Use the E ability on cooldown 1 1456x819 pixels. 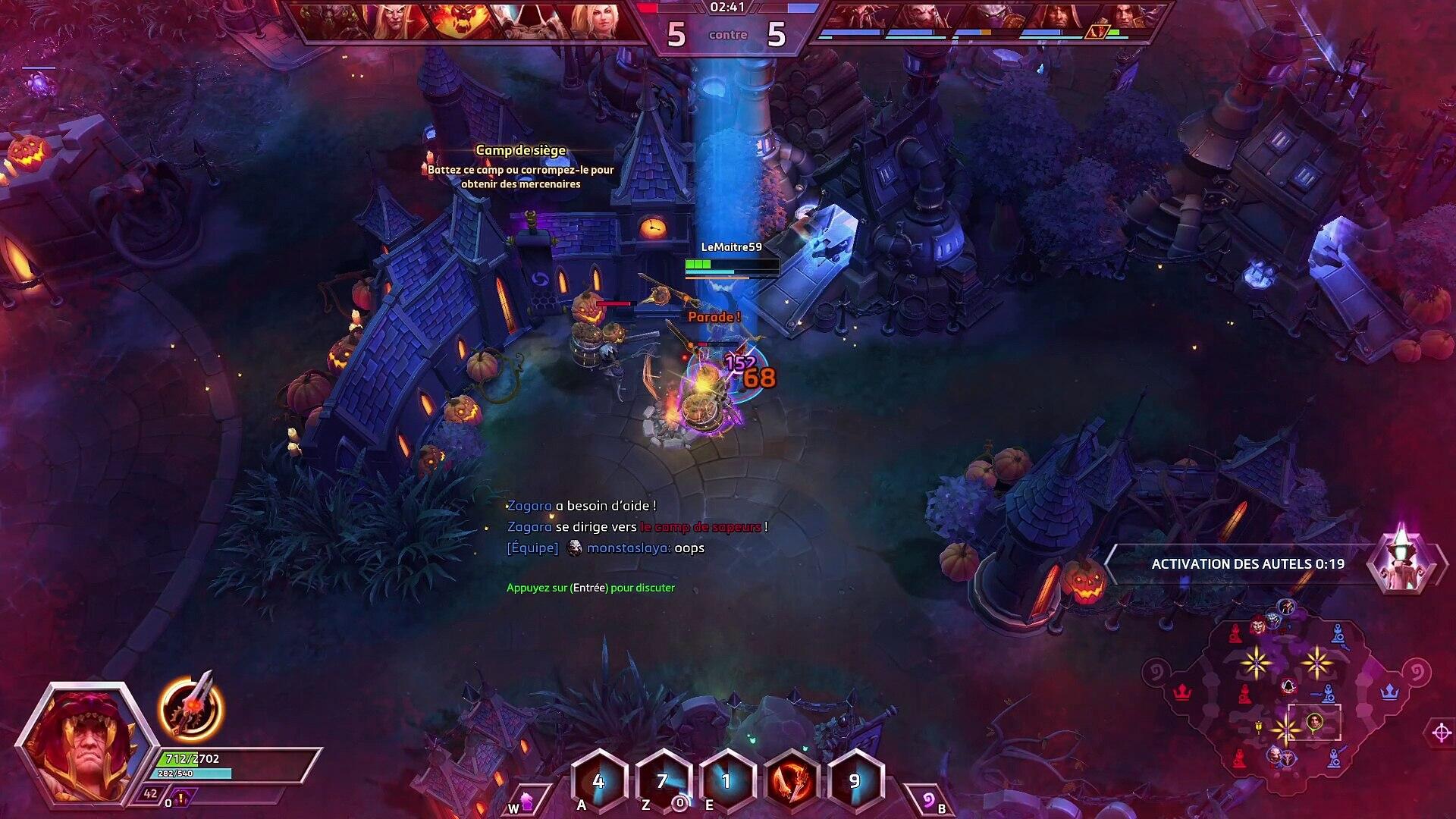[726, 781]
